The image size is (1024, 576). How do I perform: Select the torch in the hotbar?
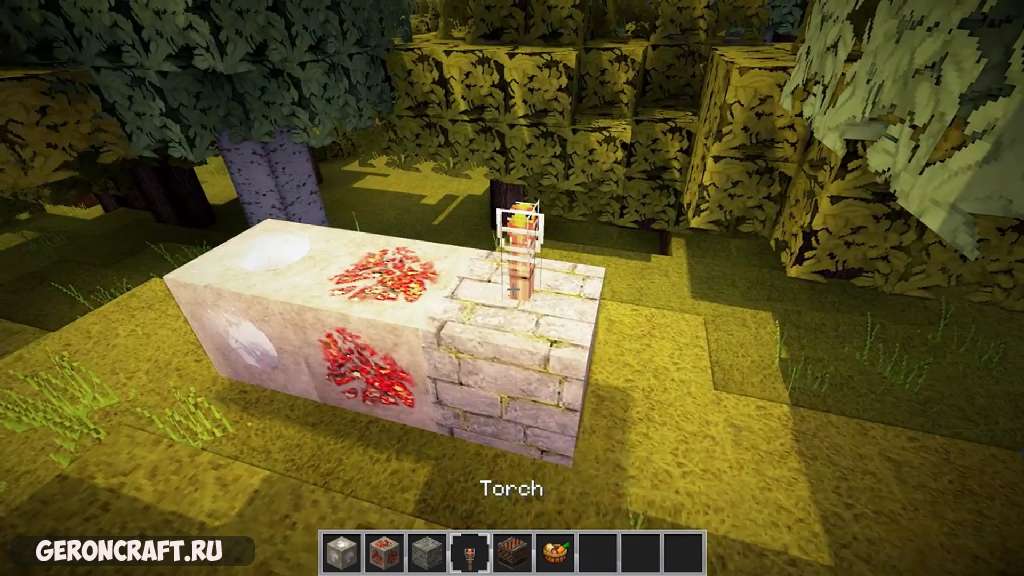[x=469, y=552]
